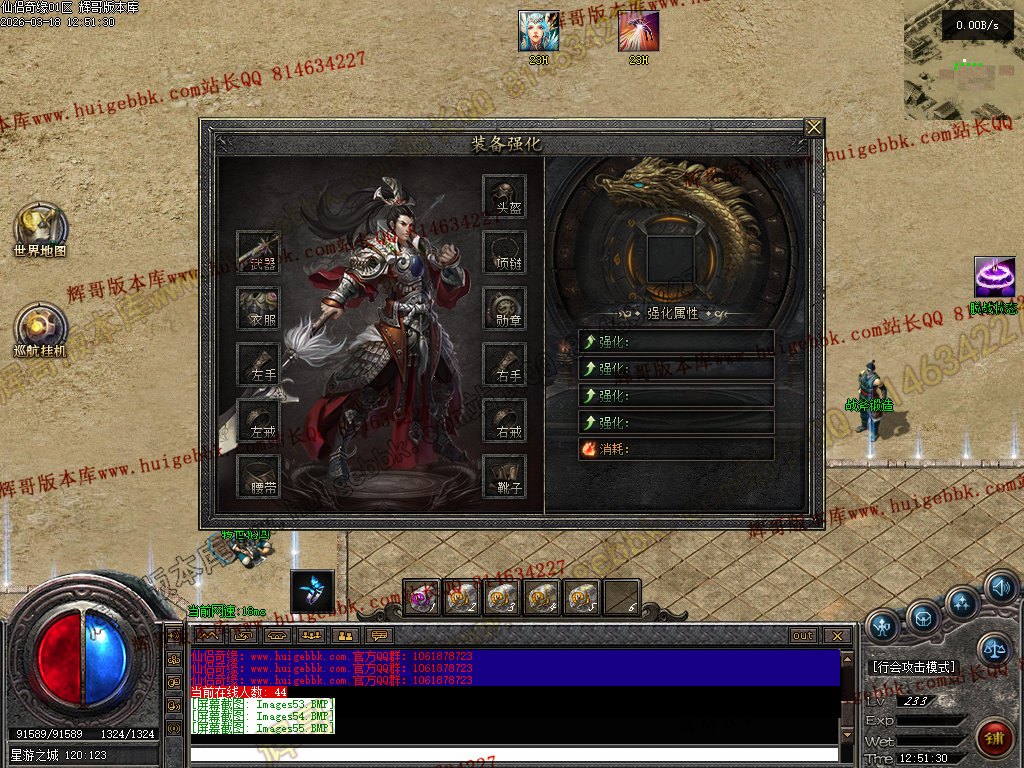Close the equipment enhancement window
The width and height of the screenshot is (1024, 768).
tap(814, 127)
